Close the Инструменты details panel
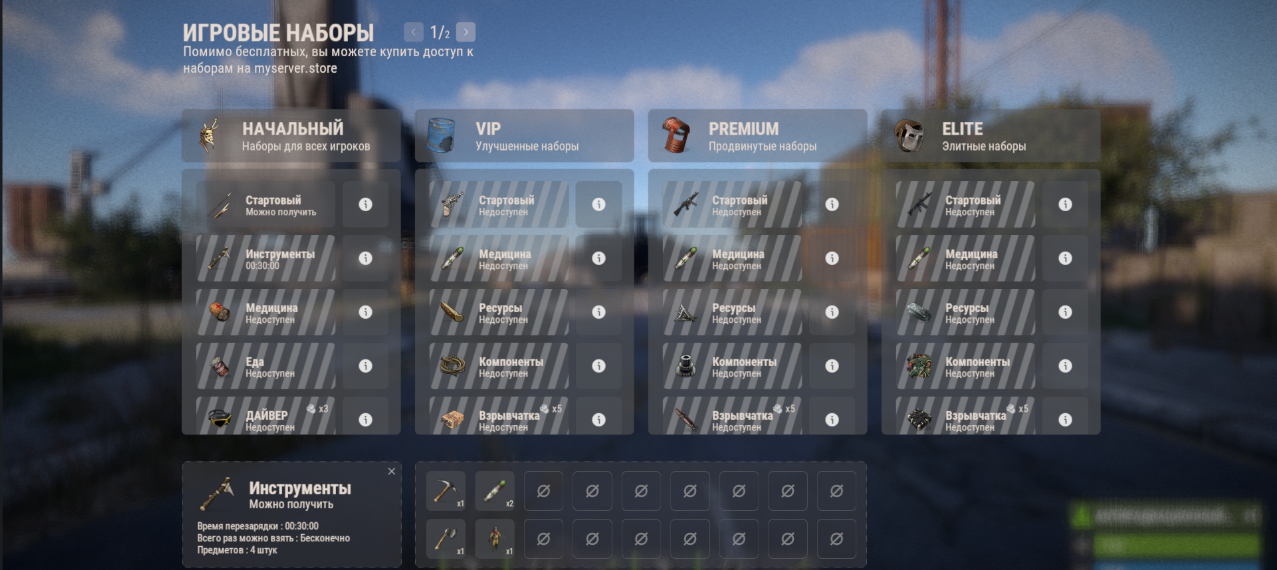 [x=391, y=471]
